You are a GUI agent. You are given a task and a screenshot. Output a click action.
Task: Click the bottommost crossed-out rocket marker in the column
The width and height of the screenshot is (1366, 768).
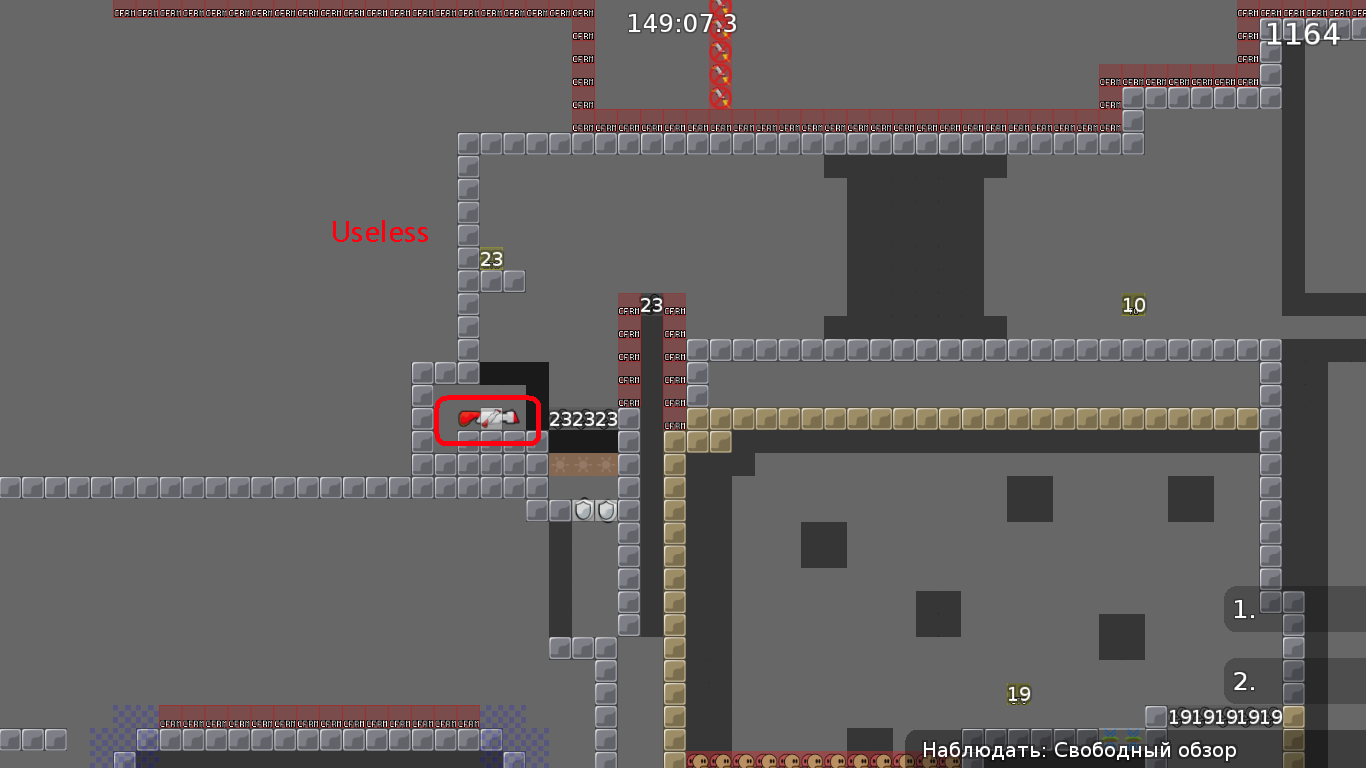coord(720,97)
